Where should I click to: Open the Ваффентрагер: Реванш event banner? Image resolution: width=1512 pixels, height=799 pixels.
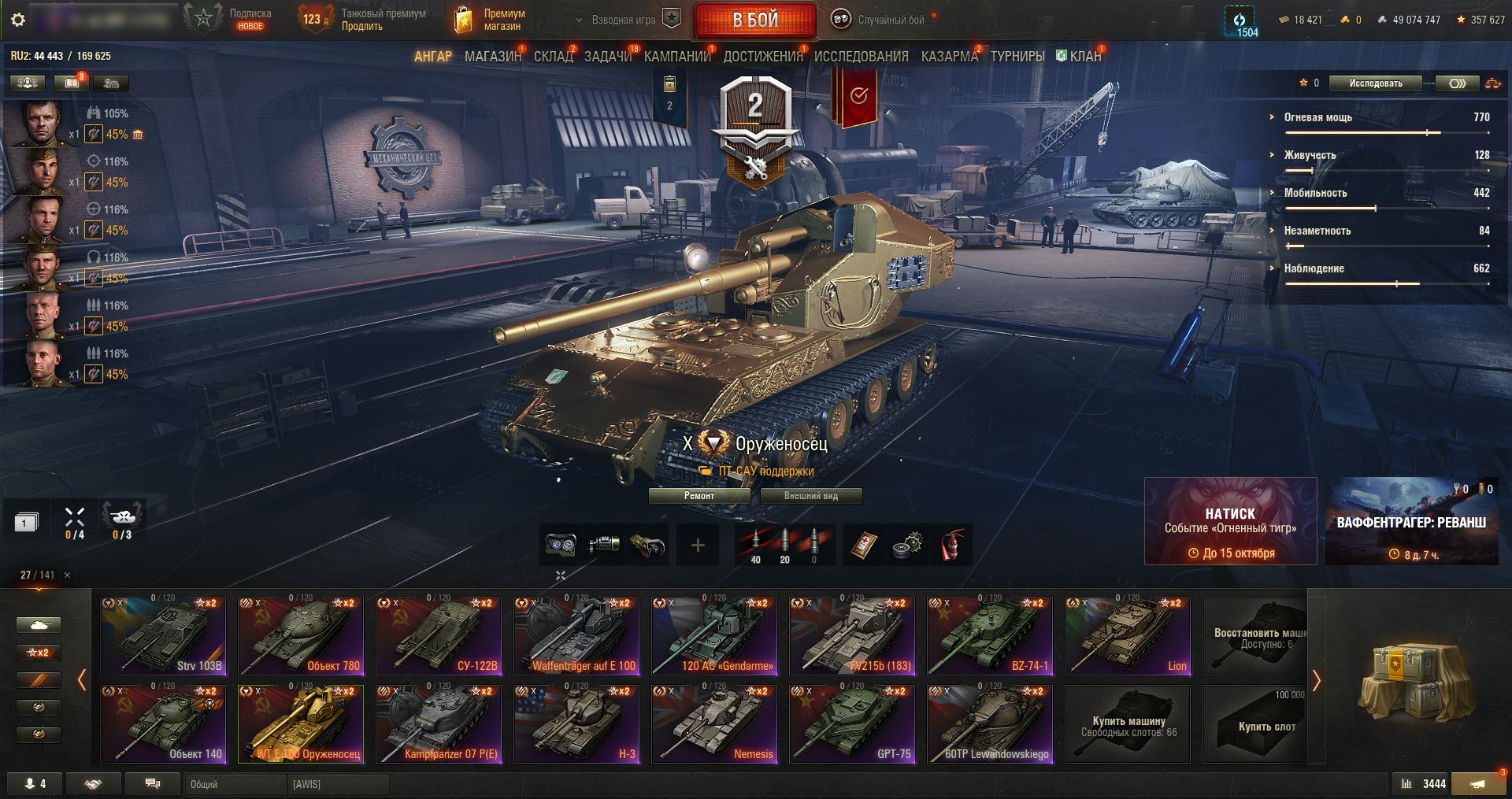[x=1411, y=521]
